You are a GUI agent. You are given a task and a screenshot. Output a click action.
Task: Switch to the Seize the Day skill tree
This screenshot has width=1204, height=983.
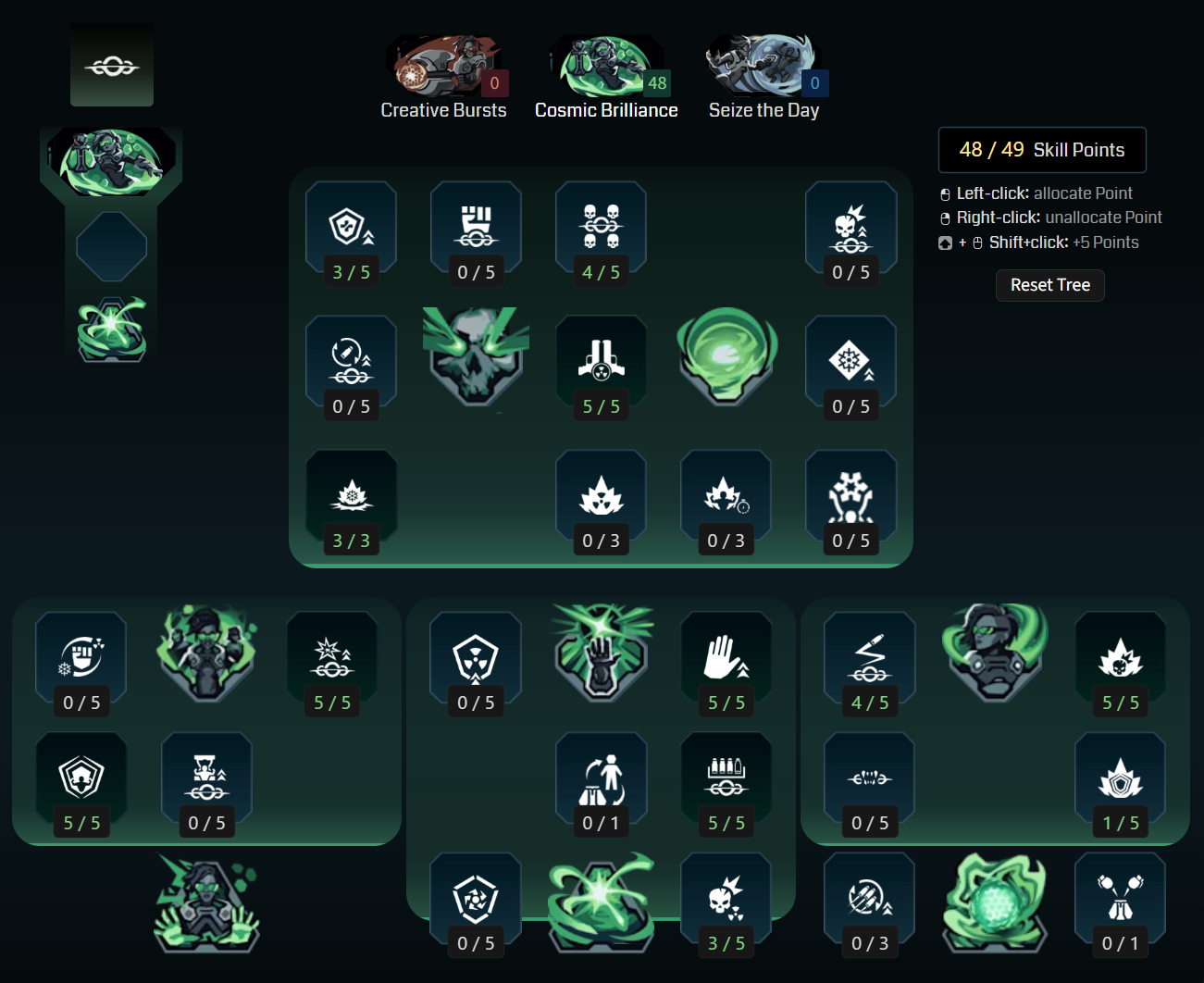click(x=763, y=65)
